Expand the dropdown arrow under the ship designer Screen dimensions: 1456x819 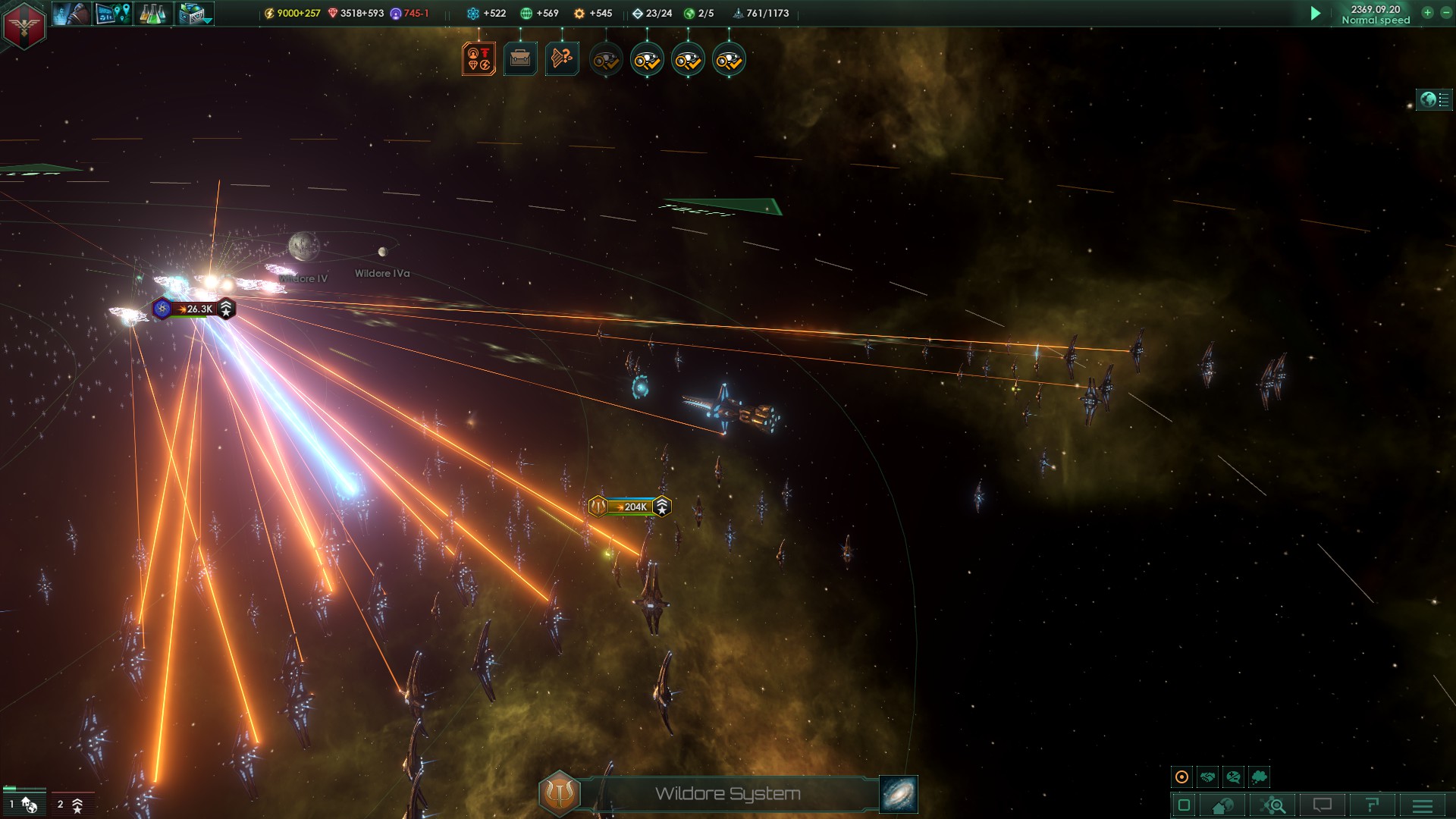pyautogui.click(x=206, y=22)
